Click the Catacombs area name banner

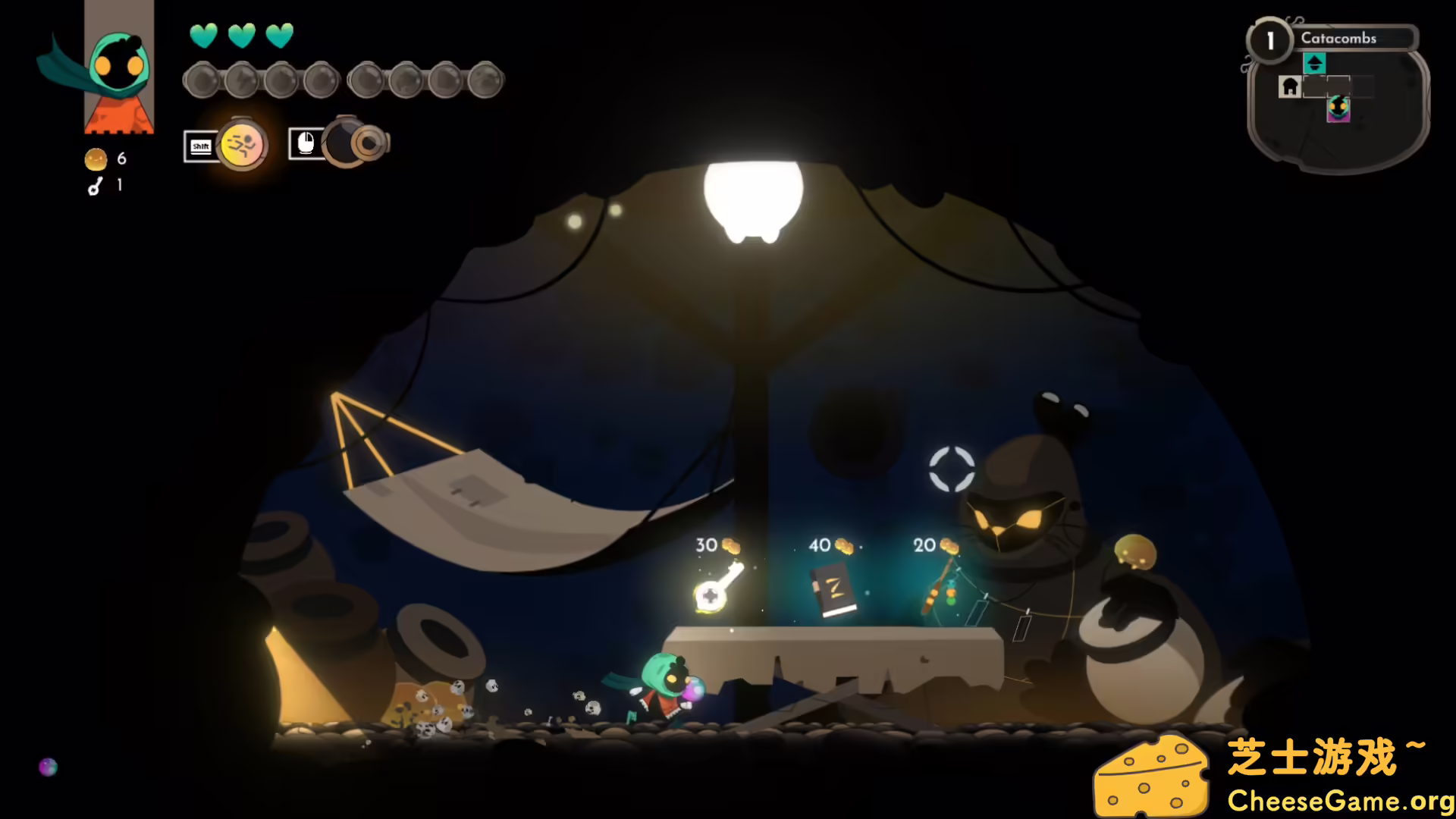pyautogui.click(x=1338, y=38)
